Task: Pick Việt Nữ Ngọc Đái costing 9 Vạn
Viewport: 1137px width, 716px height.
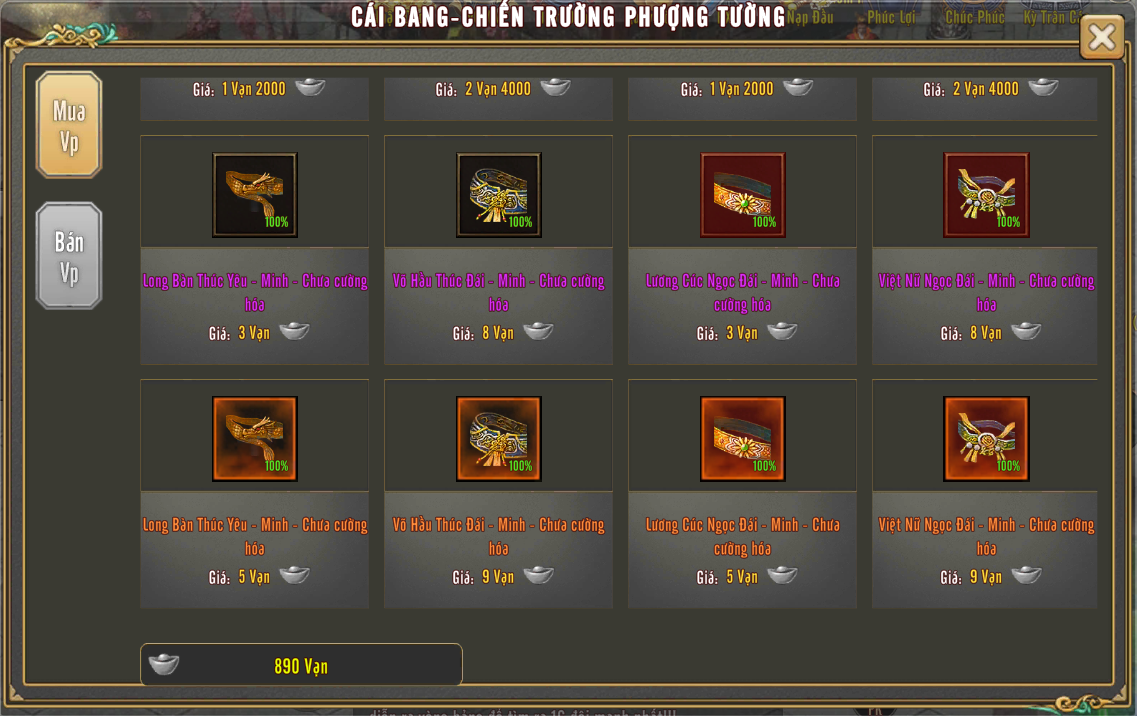Action: point(986,439)
